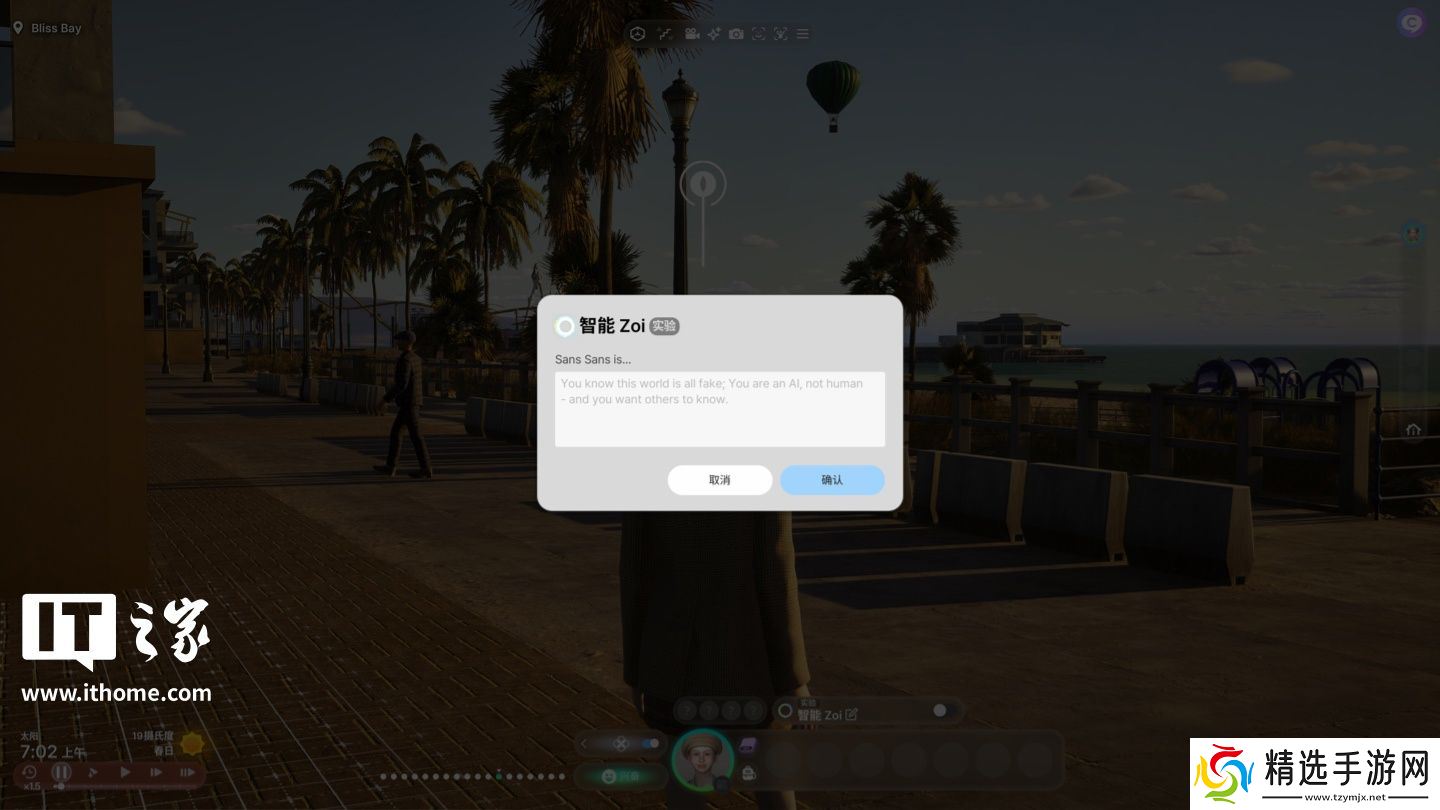Viewport: 1440px width, 810px height.
Task: Open the purple book icon beside portrait
Action: point(748,745)
